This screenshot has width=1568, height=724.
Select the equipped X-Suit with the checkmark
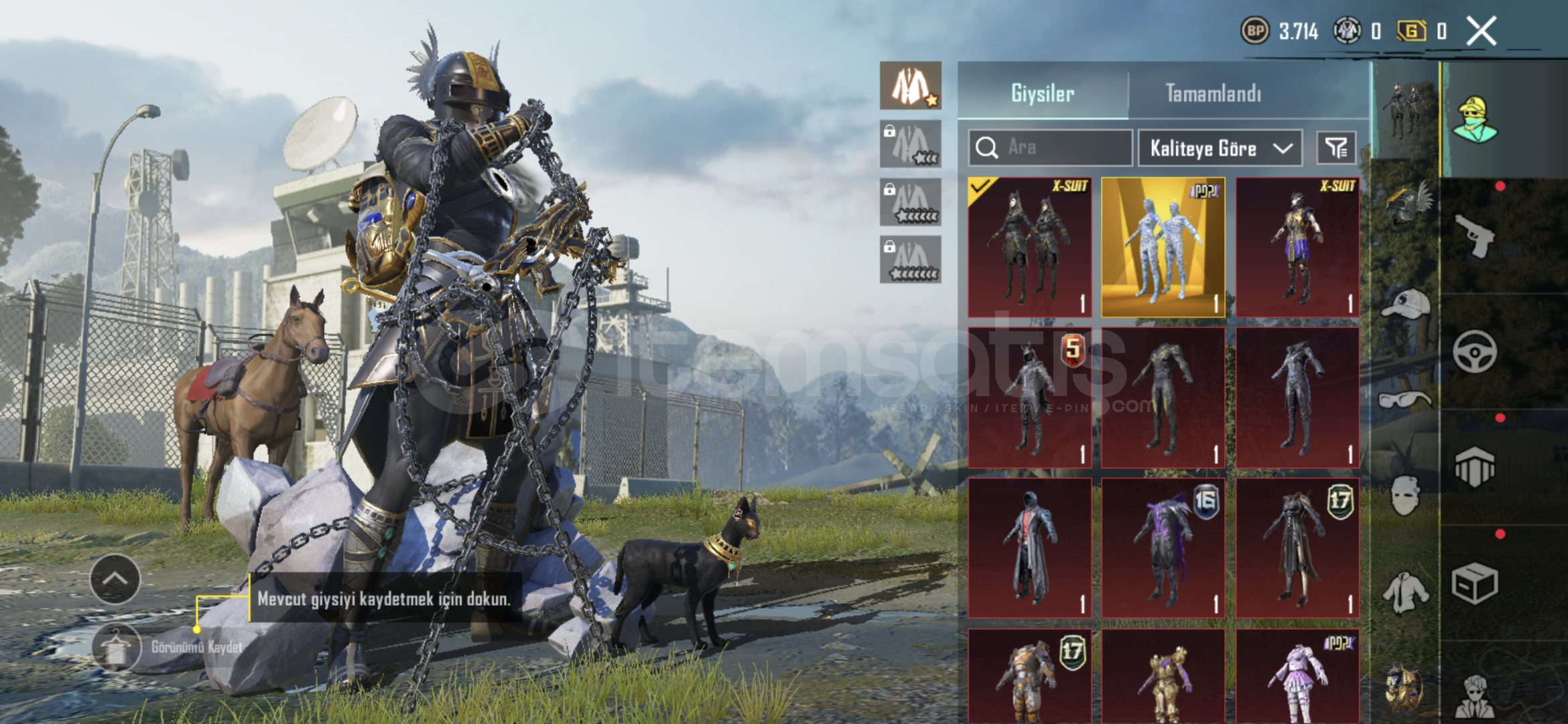pyautogui.click(x=1029, y=247)
